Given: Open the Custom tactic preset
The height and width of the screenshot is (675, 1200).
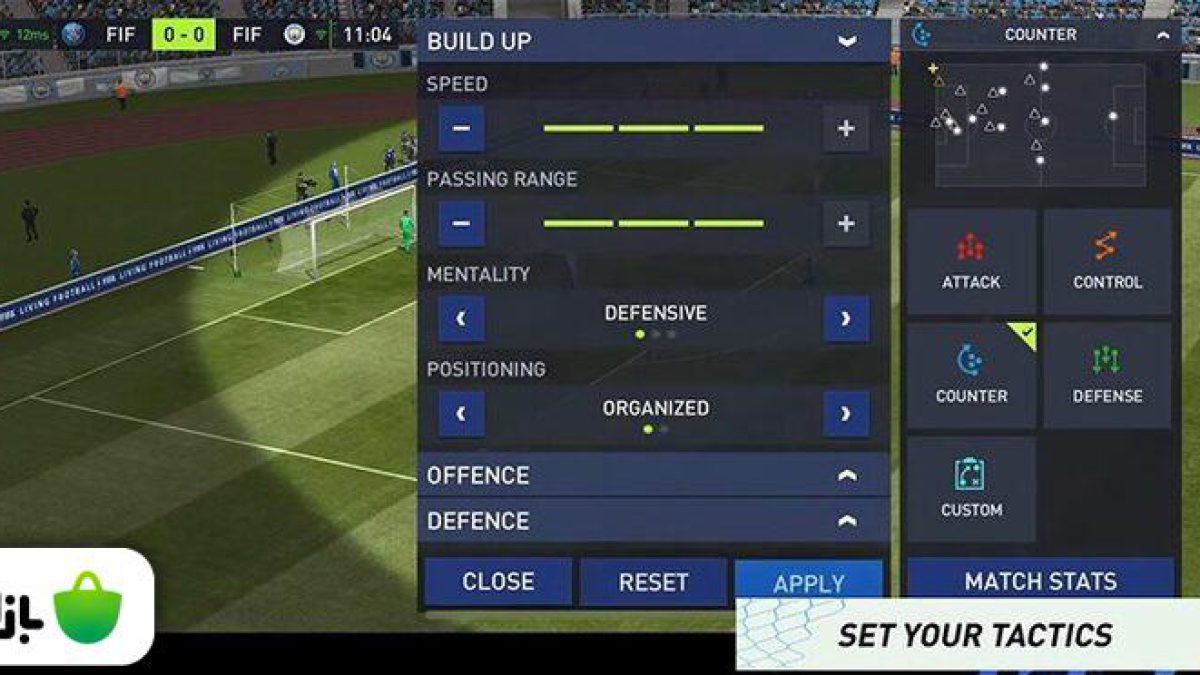Looking at the screenshot, I should click(971, 489).
